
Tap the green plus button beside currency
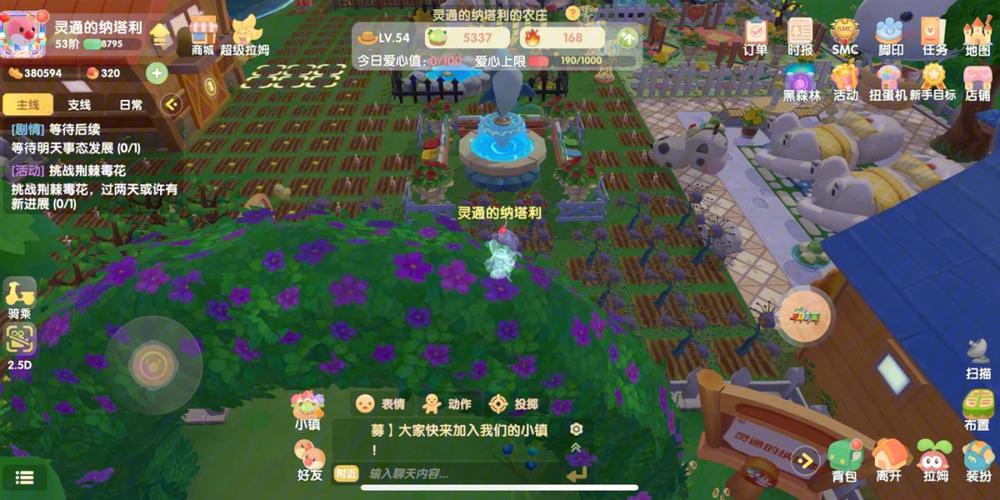pos(156,72)
